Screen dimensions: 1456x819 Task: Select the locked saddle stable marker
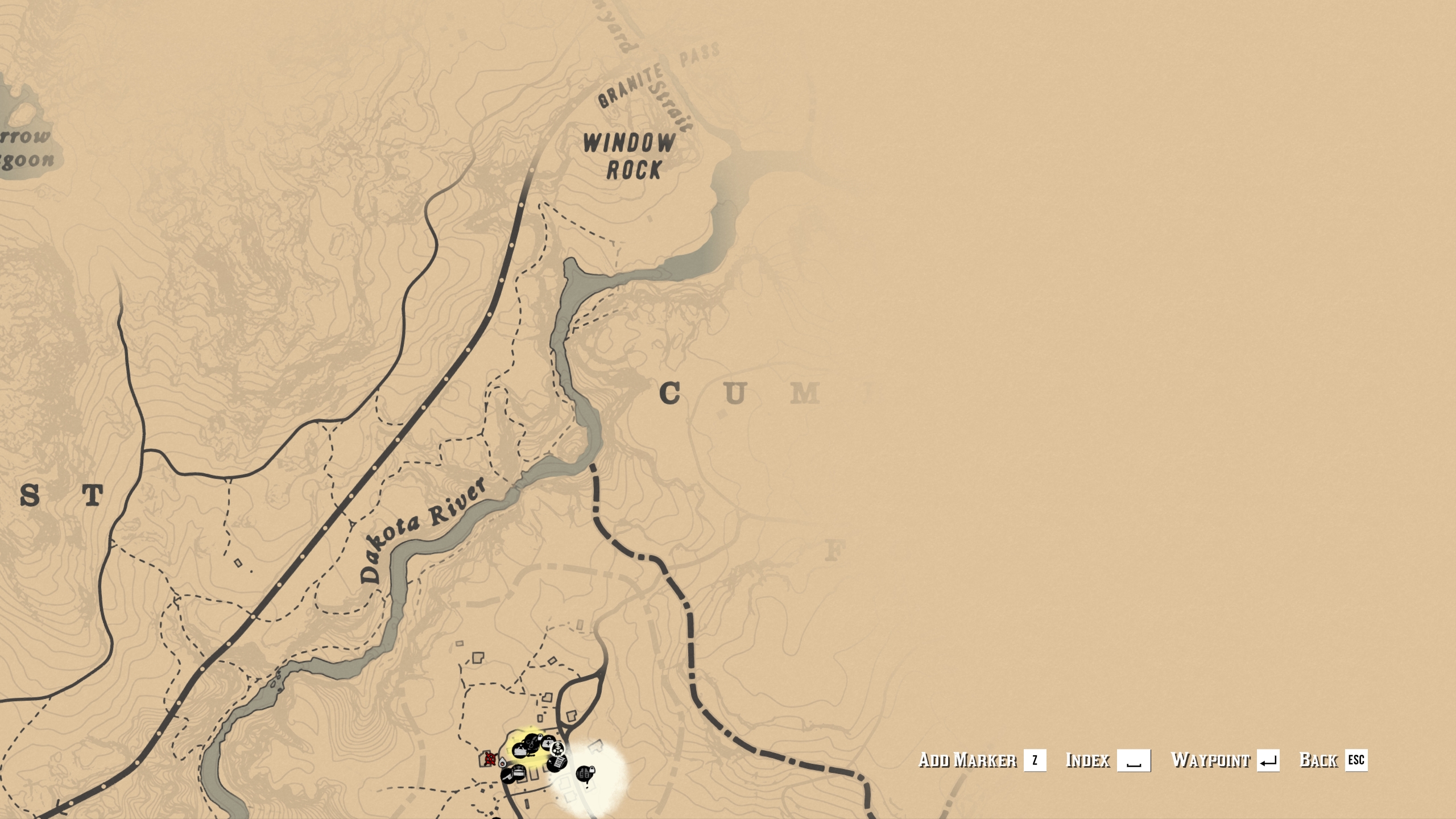532,744
